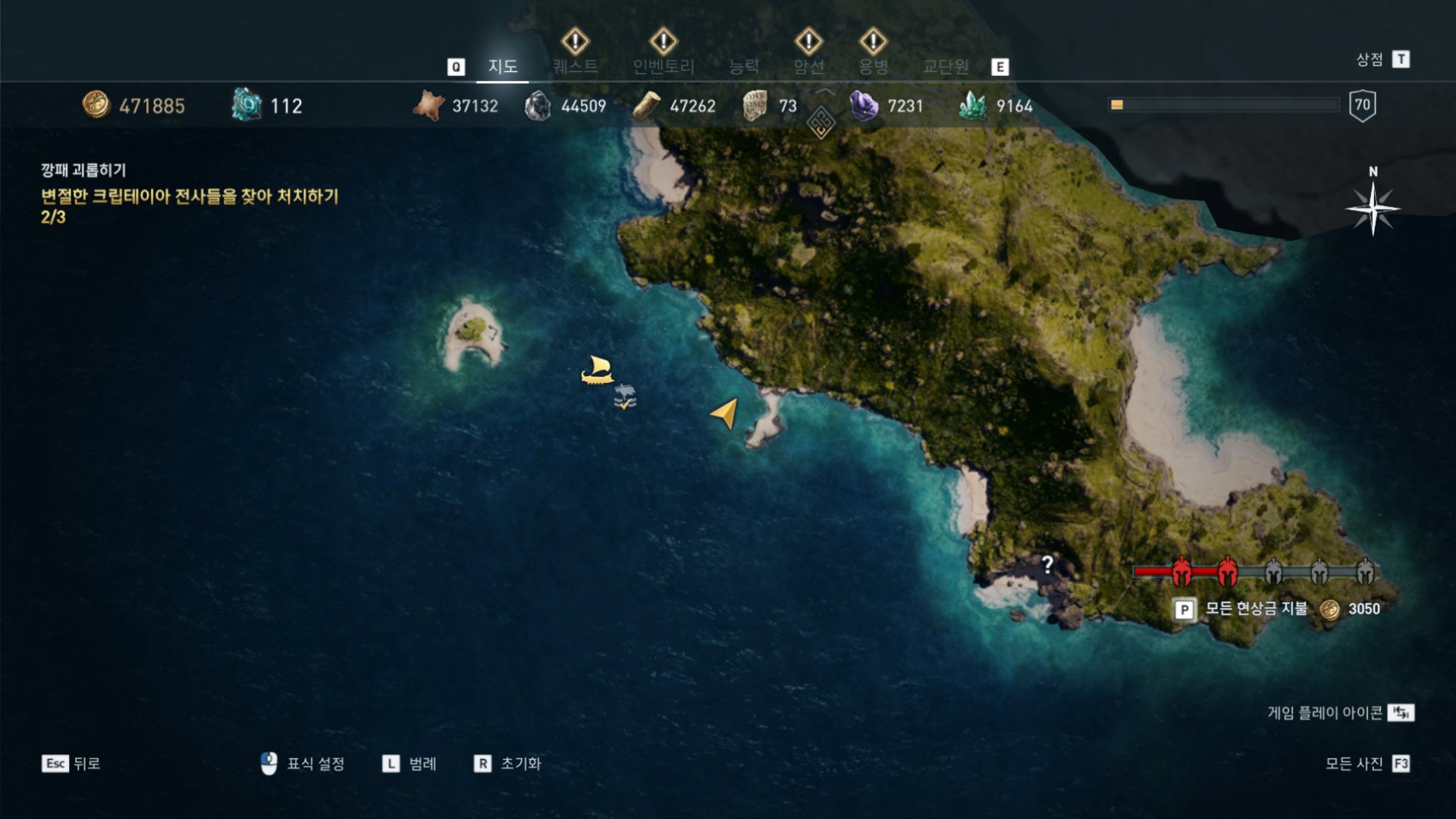Select the tracked quest 깡패 괴롭히기
1456x819 pixels.
[x=83, y=170]
